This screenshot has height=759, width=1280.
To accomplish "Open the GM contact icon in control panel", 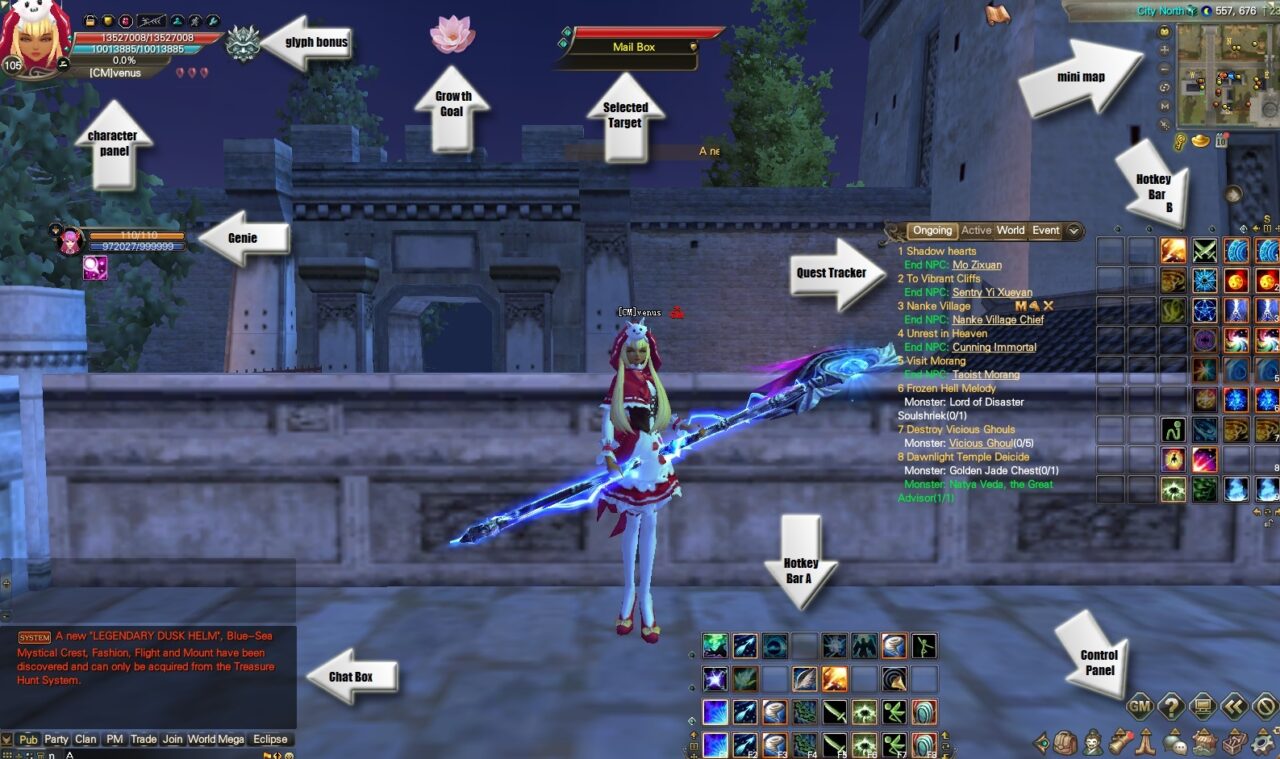I will tap(1140, 706).
